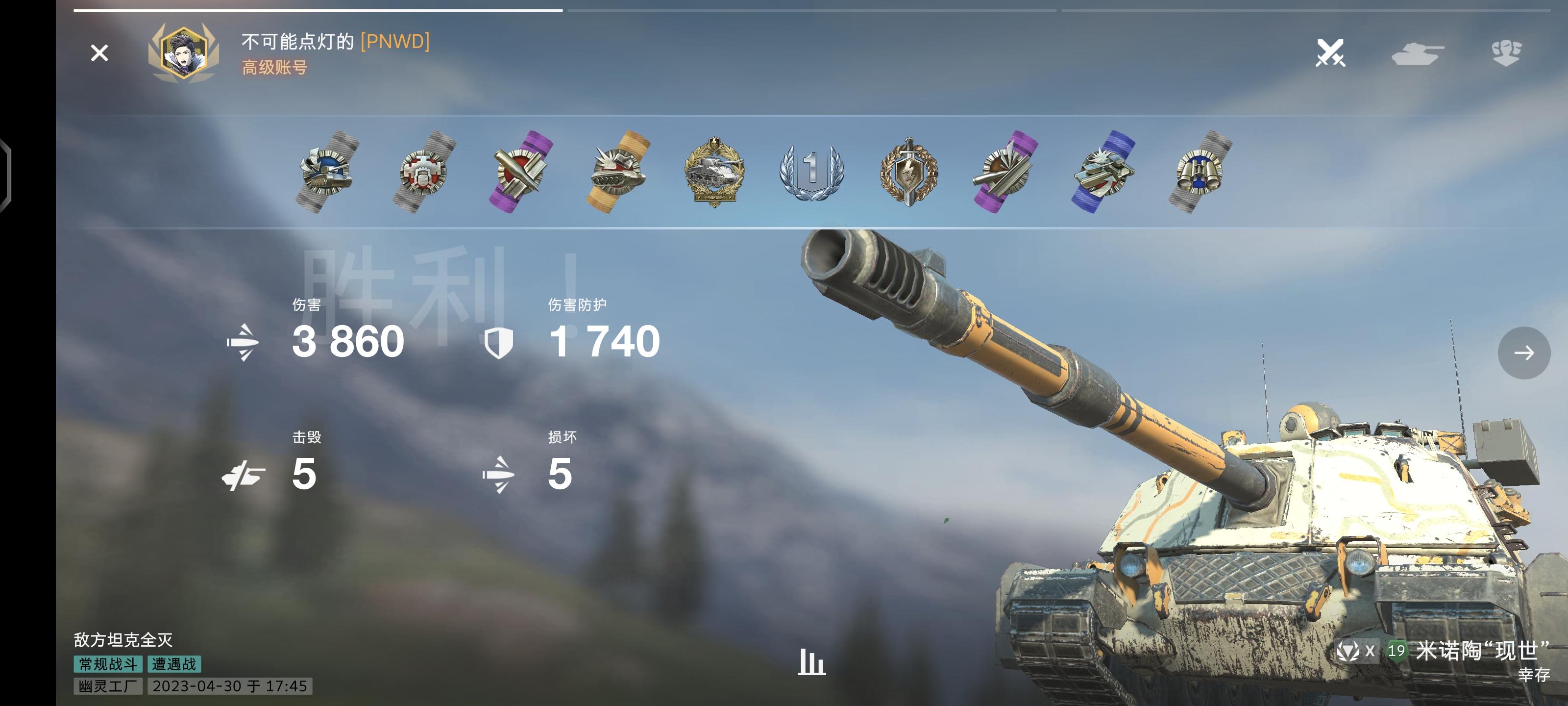Image resolution: width=1568 pixels, height=706 pixels.
Task: View the red gear gray-ribbon medal
Action: click(424, 172)
